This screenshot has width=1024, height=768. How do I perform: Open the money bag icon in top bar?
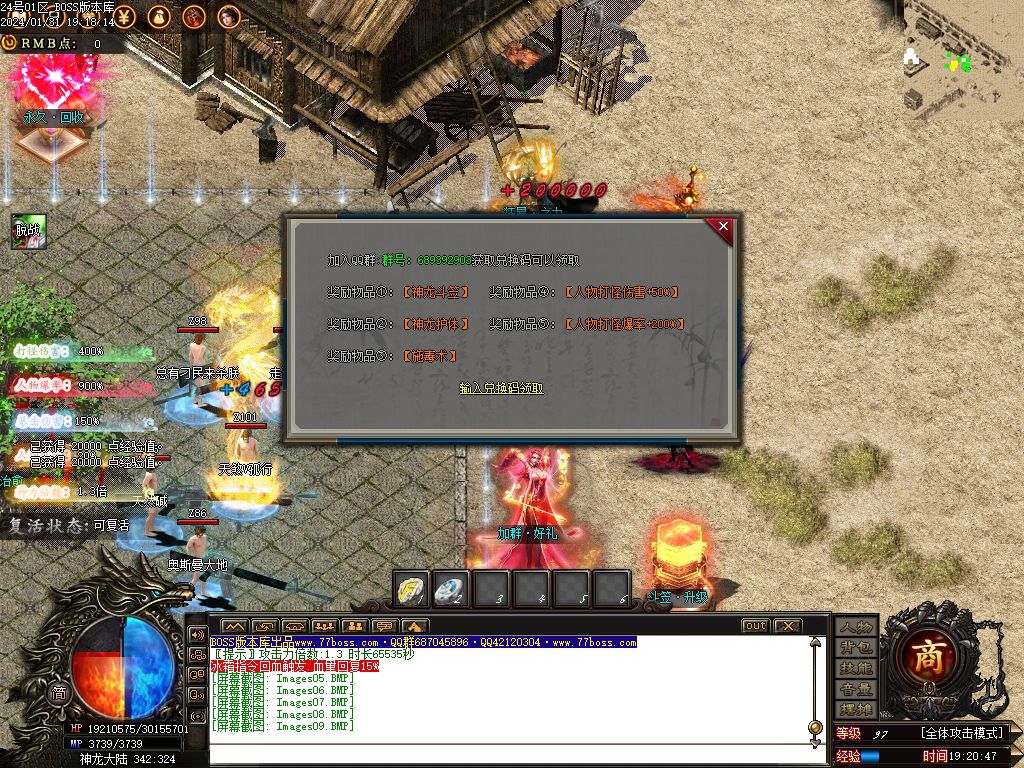click(159, 16)
